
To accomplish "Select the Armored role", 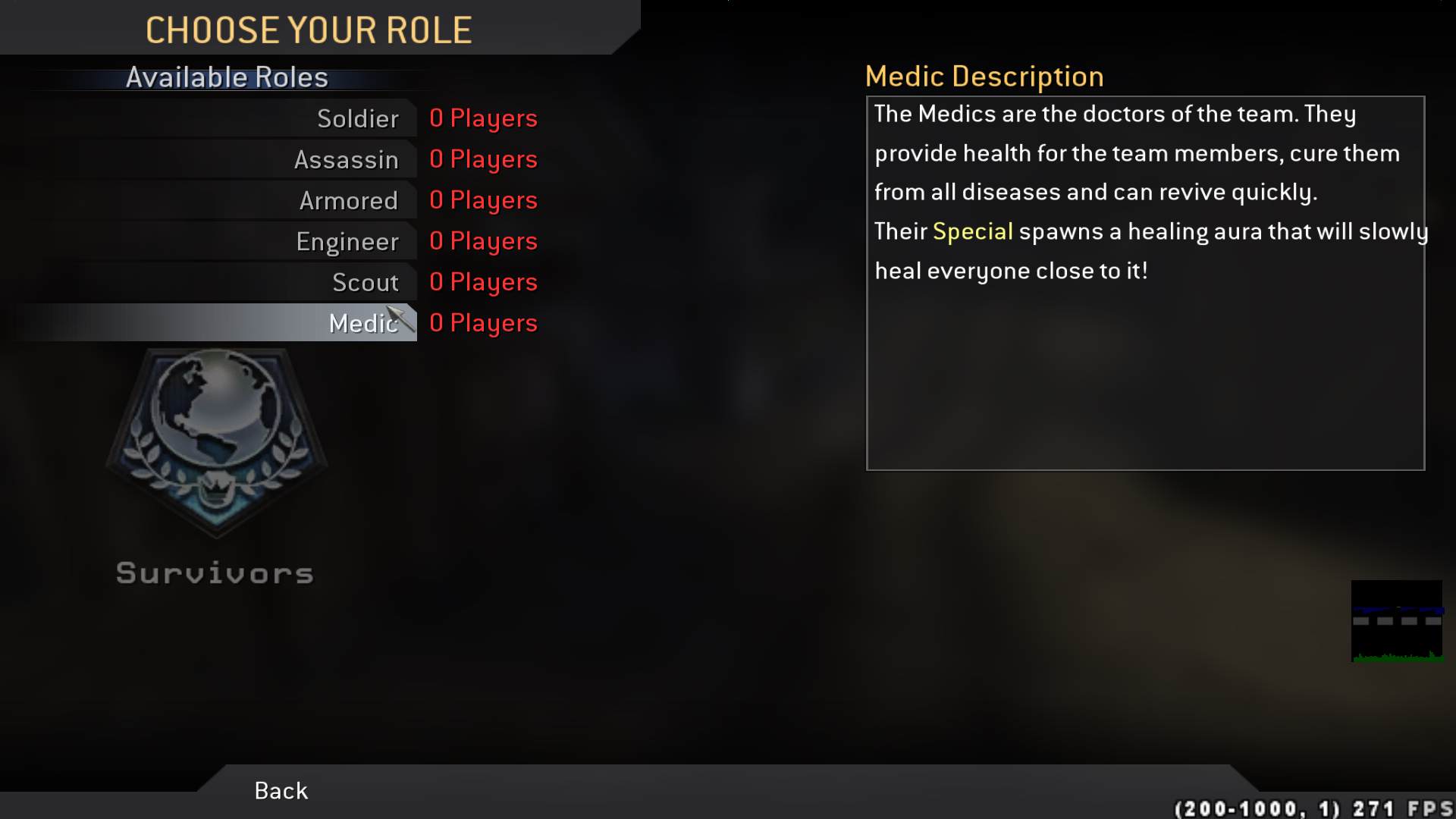I will [x=349, y=200].
